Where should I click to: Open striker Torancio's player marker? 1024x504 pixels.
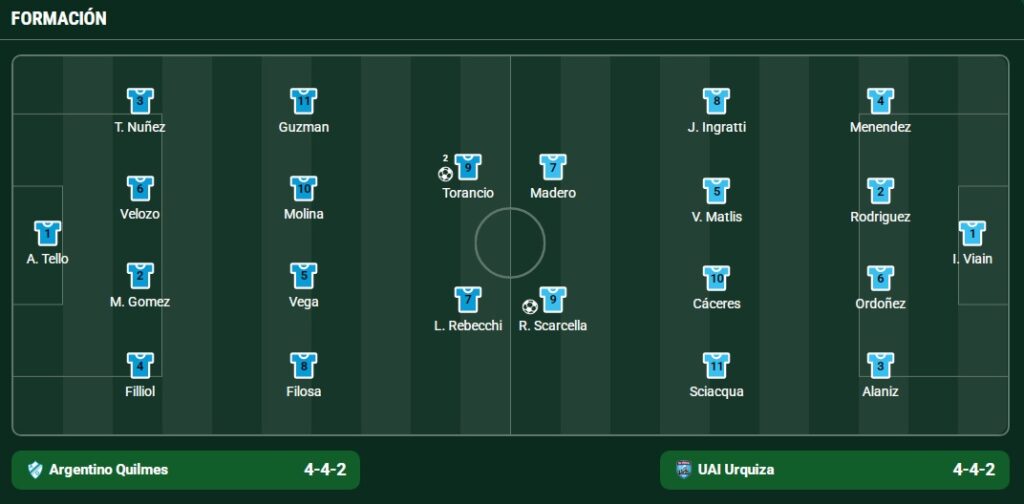point(468,167)
